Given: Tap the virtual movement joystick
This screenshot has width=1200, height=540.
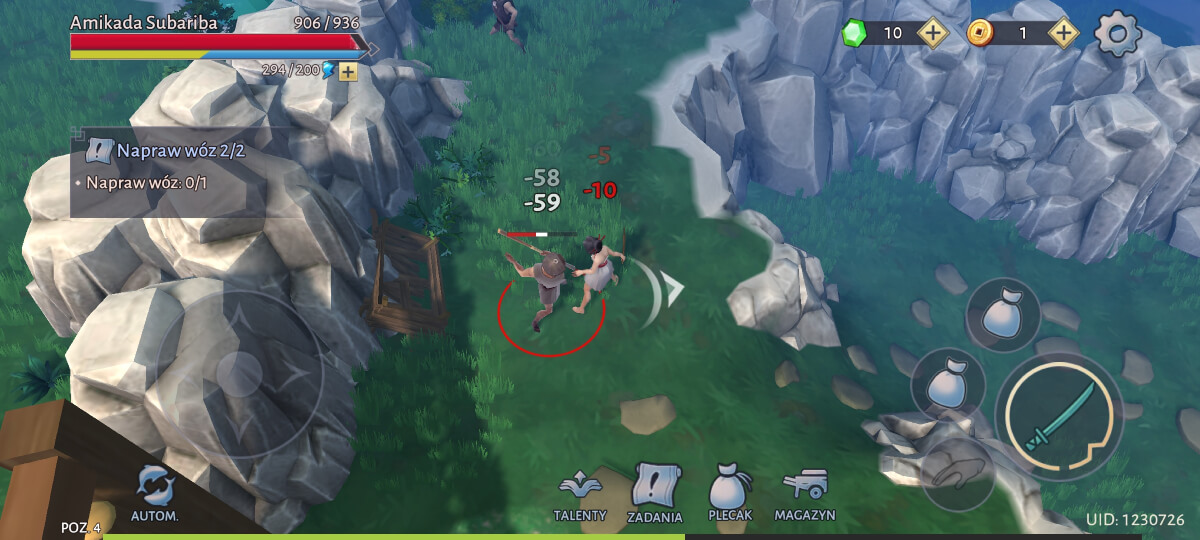Looking at the screenshot, I should tap(240, 375).
